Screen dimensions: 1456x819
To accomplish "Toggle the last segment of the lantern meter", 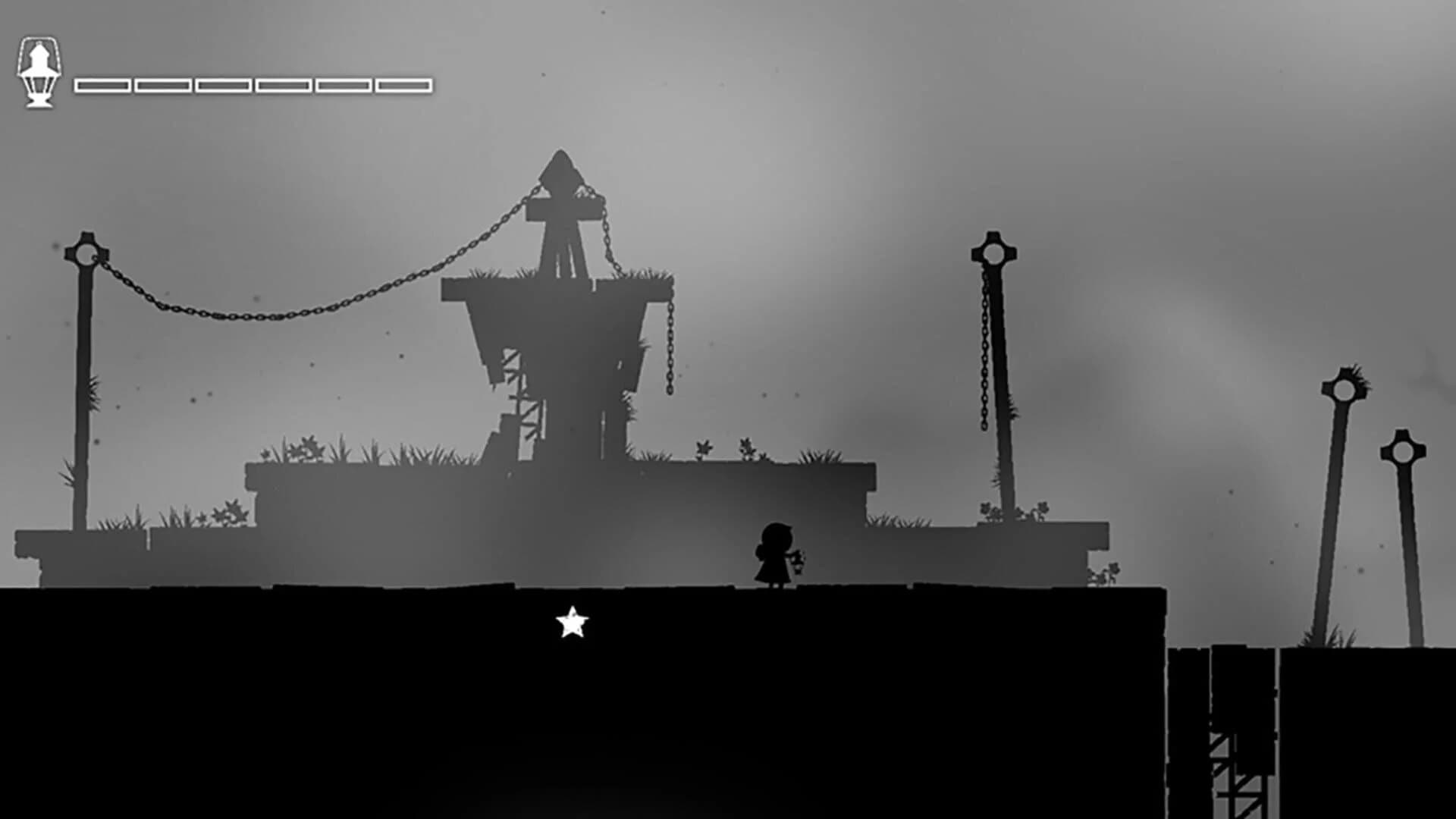I will pyautogui.click(x=404, y=84).
